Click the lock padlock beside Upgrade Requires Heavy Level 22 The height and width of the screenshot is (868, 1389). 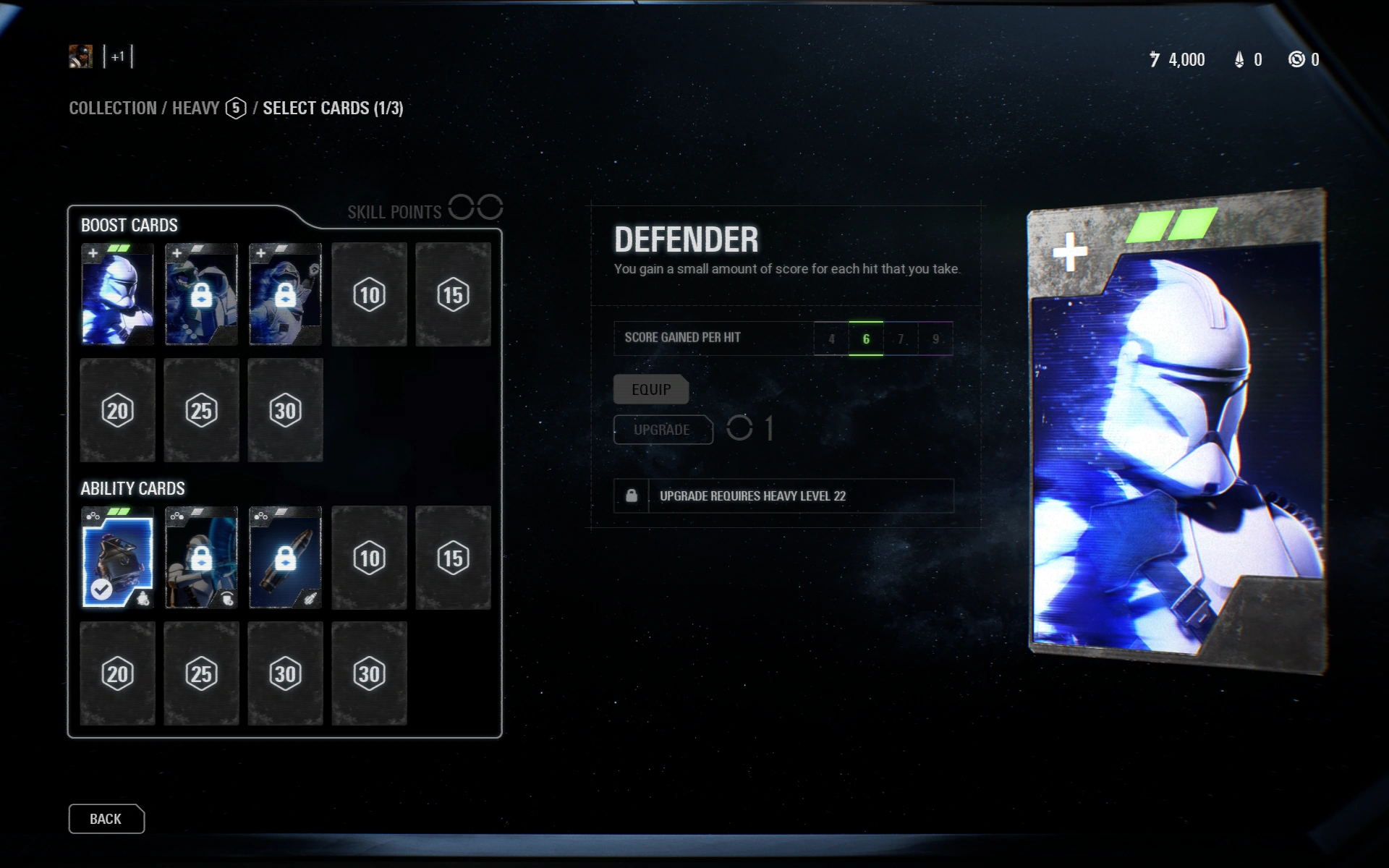pyautogui.click(x=631, y=496)
